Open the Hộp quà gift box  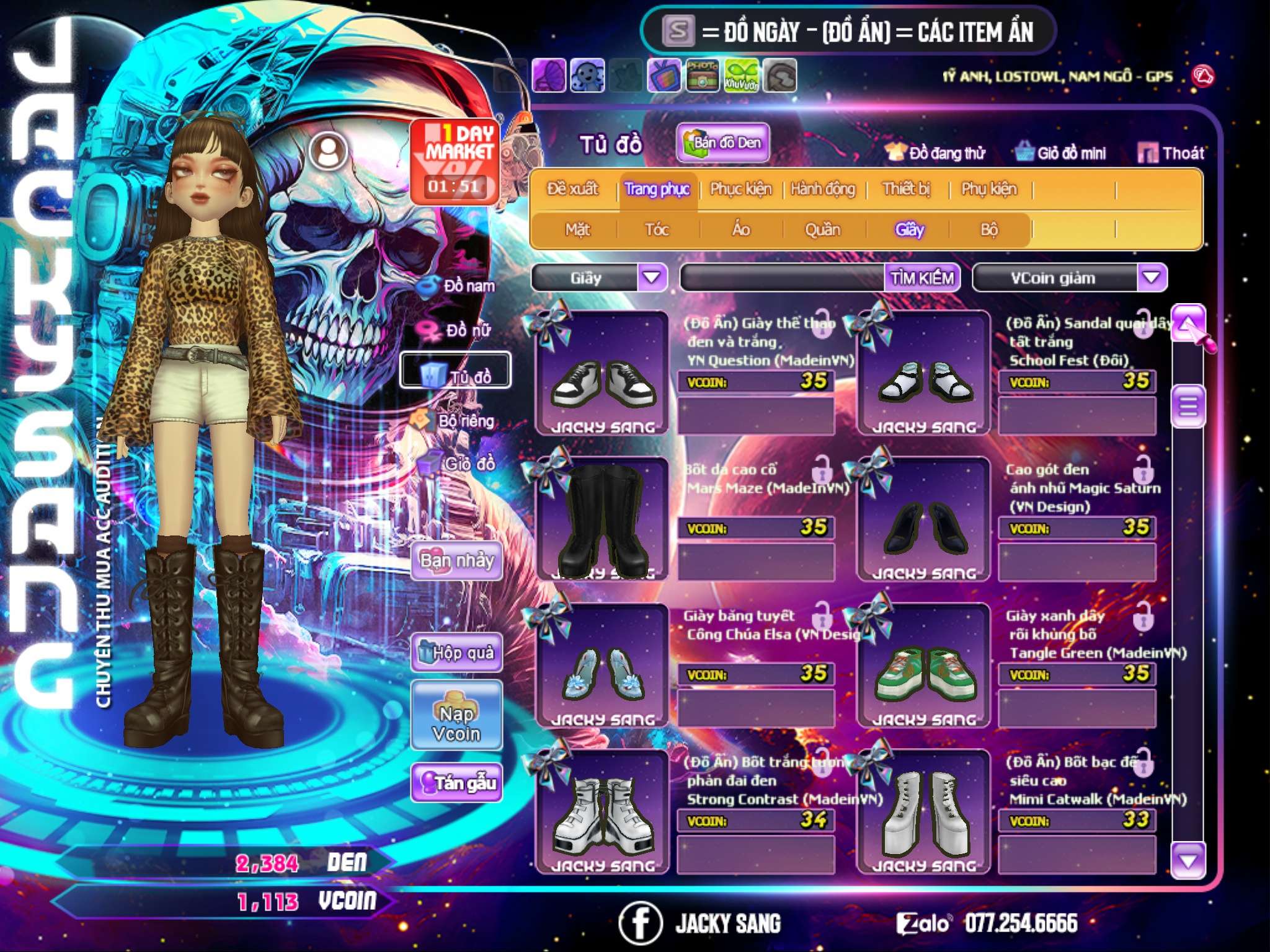pos(457,653)
